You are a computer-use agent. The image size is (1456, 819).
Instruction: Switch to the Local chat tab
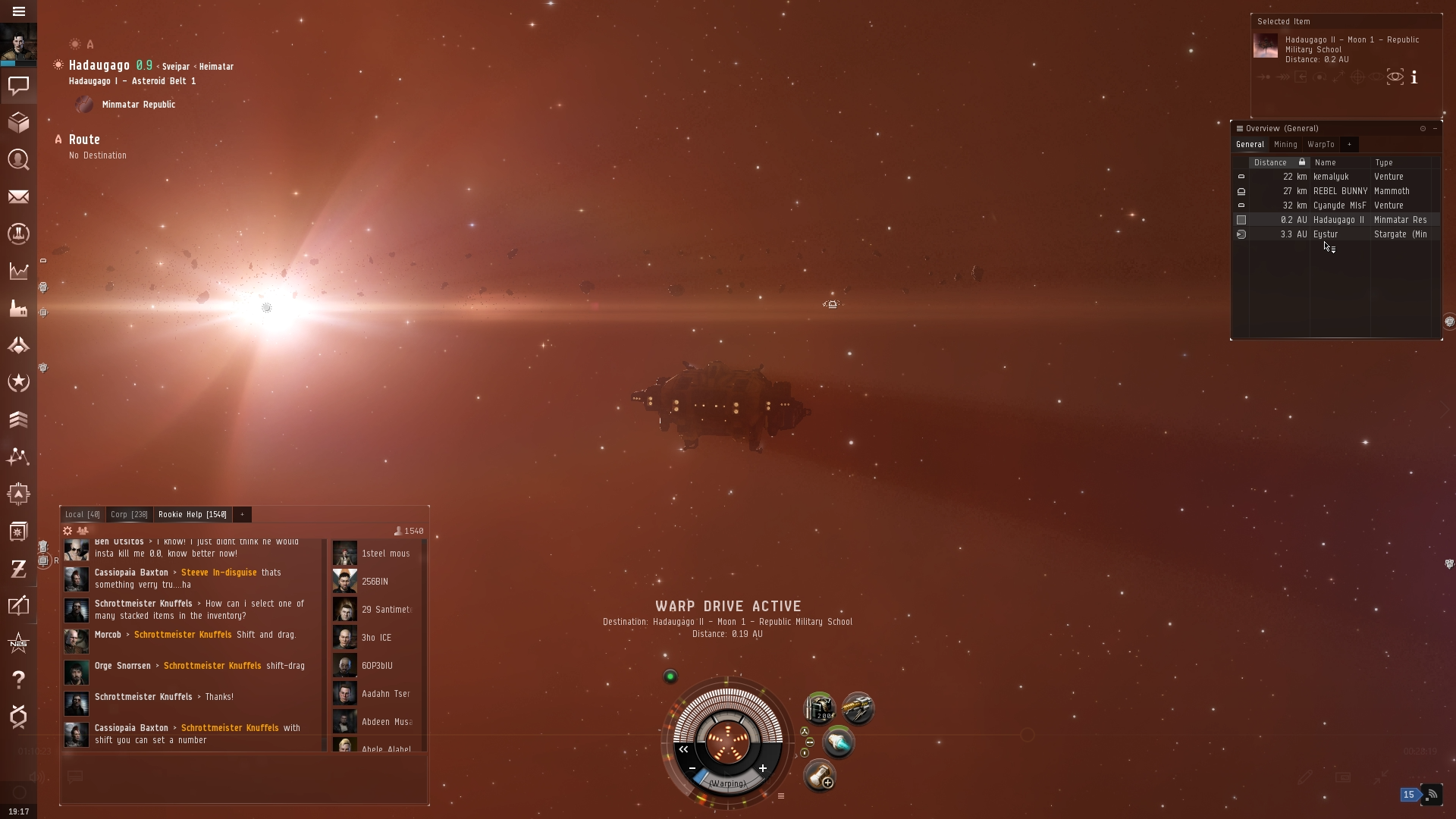[x=82, y=515]
